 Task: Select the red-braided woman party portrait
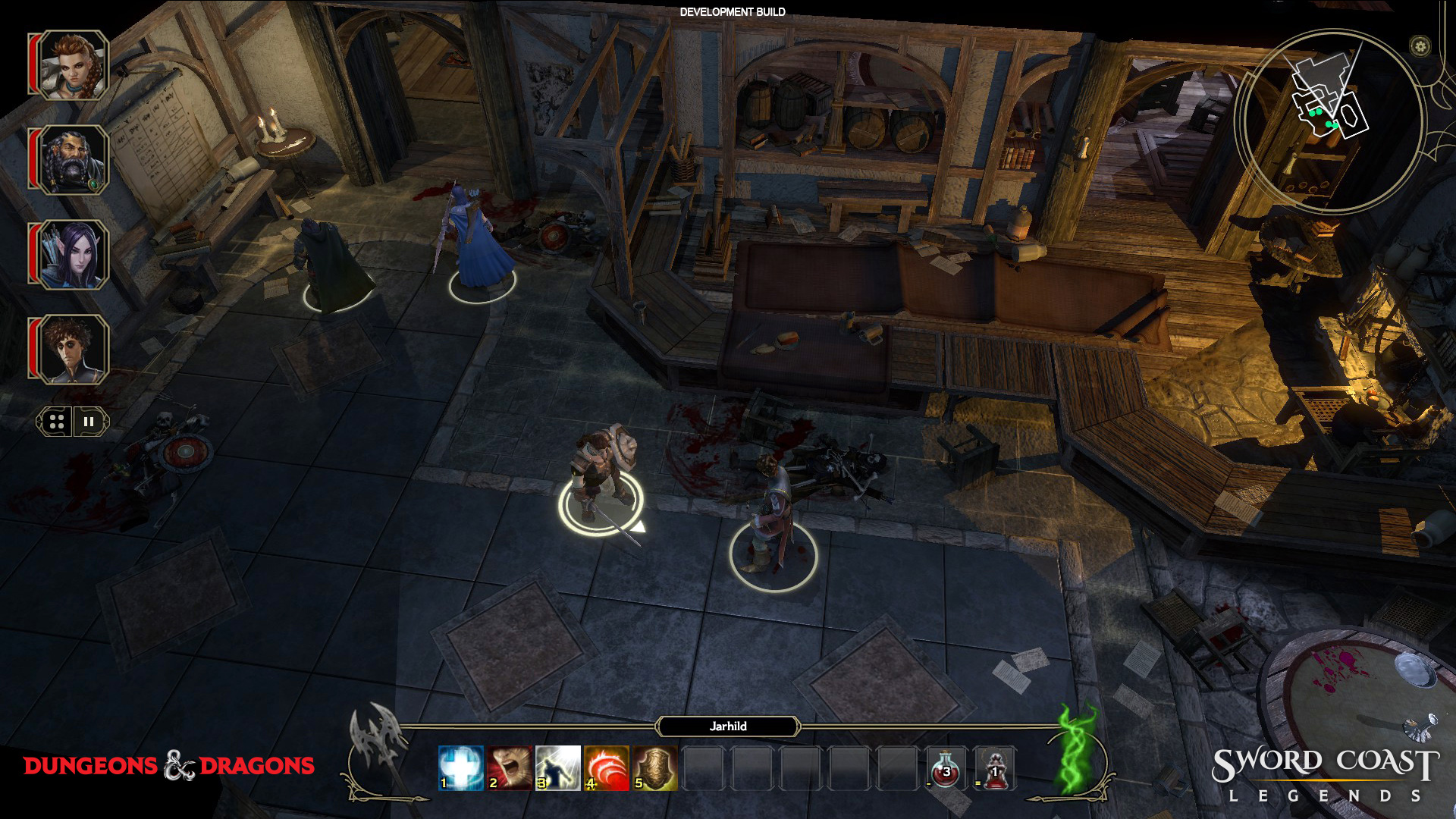(x=73, y=65)
